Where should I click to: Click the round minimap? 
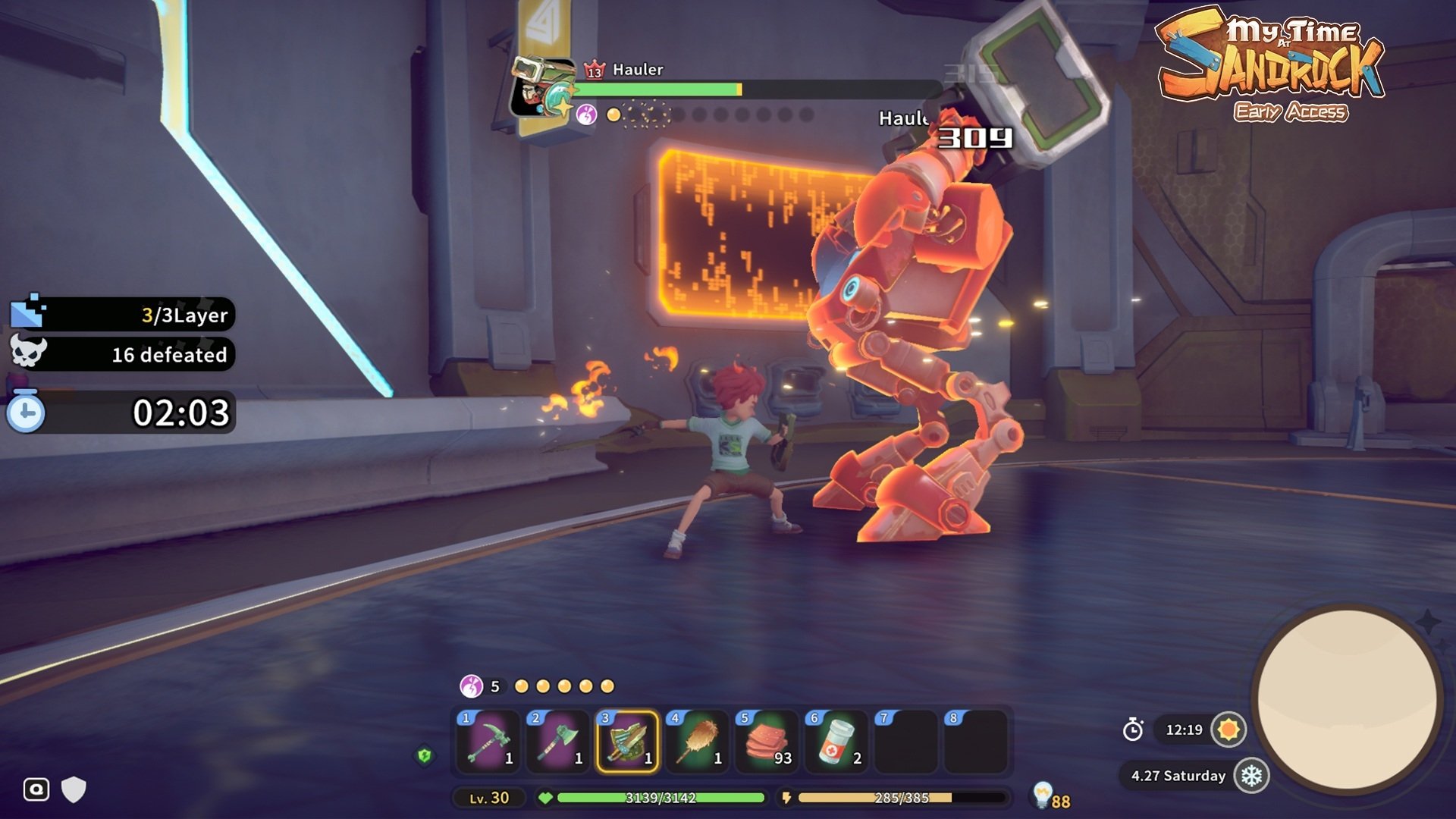tap(1348, 698)
